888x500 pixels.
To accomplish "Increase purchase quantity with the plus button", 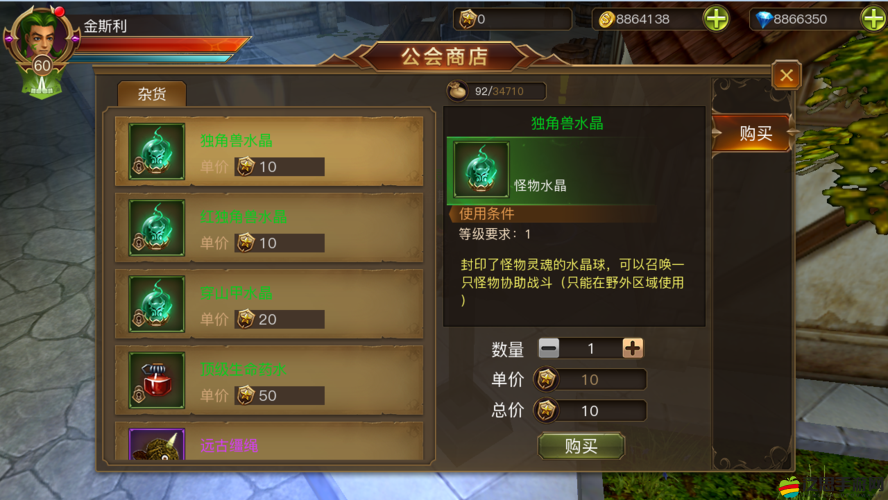I will (x=632, y=348).
